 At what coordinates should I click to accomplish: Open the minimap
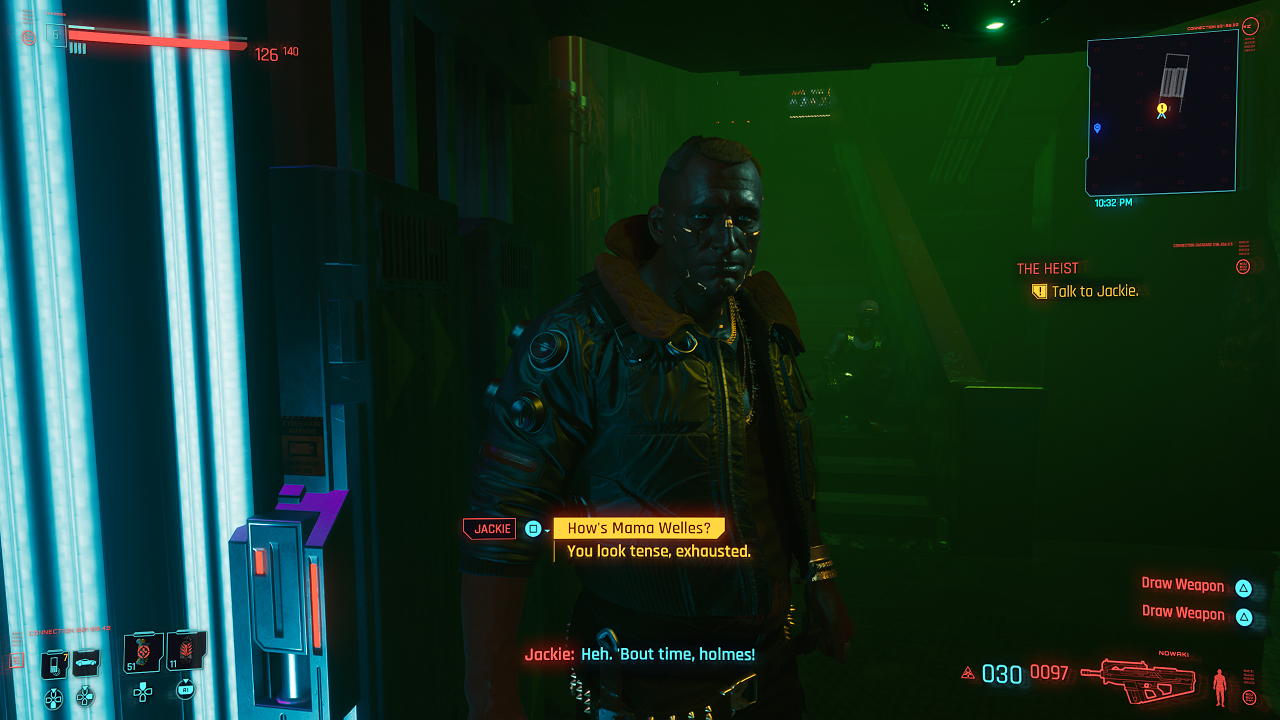1162,112
